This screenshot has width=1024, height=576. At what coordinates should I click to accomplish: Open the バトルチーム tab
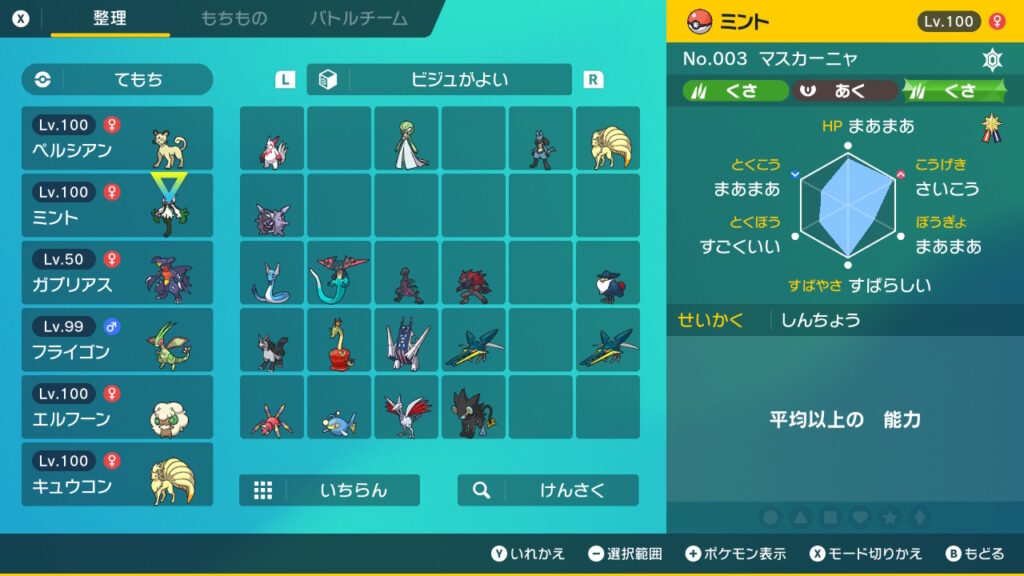click(x=359, y=19)
